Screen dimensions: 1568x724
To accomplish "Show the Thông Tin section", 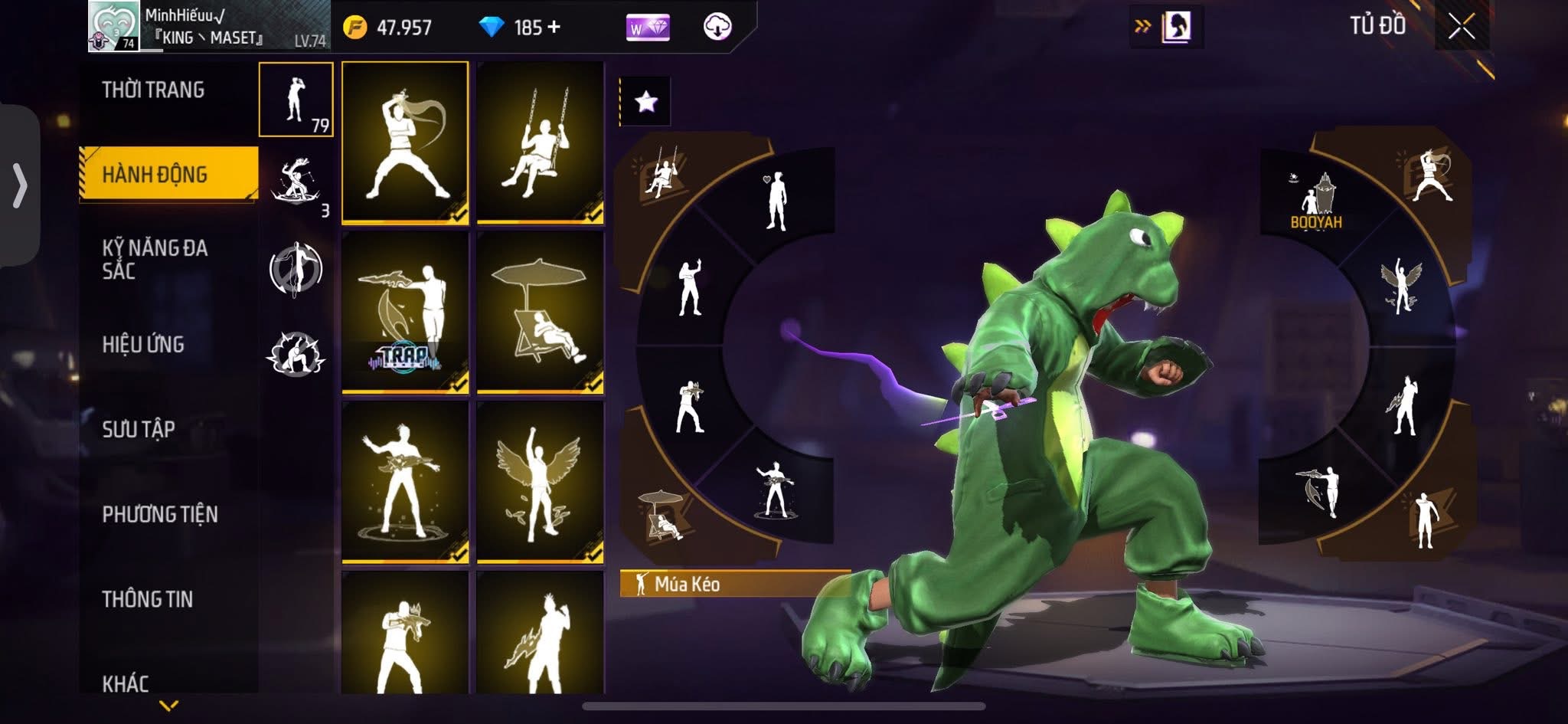I will pos(147,599).
